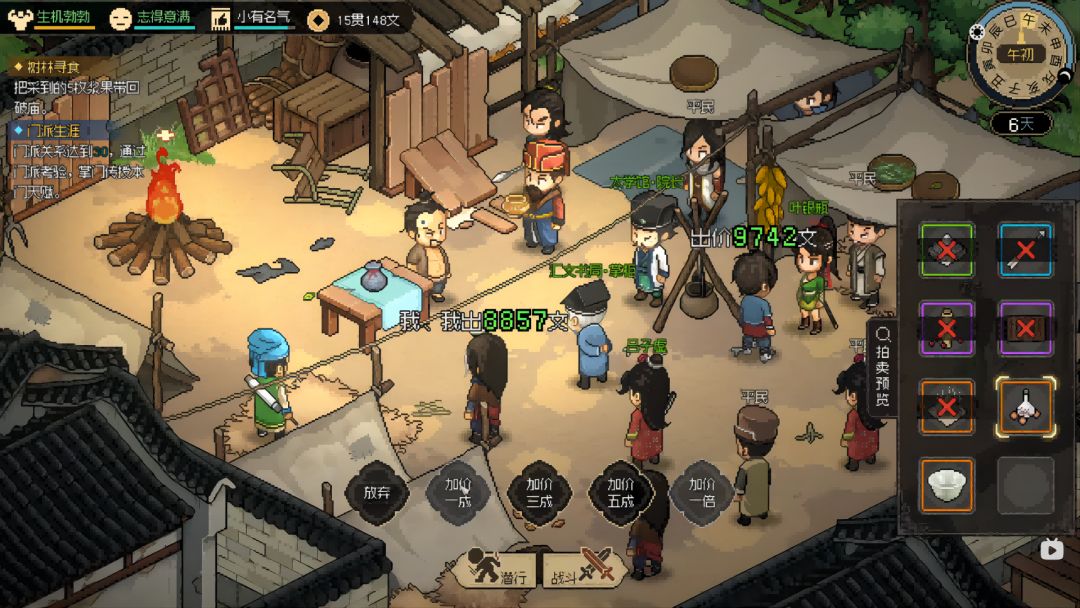Click the 生机勃勃 health status icon
Image resolution: width=1080 pixels, height=608 pixels.
[x=20, y=18]
